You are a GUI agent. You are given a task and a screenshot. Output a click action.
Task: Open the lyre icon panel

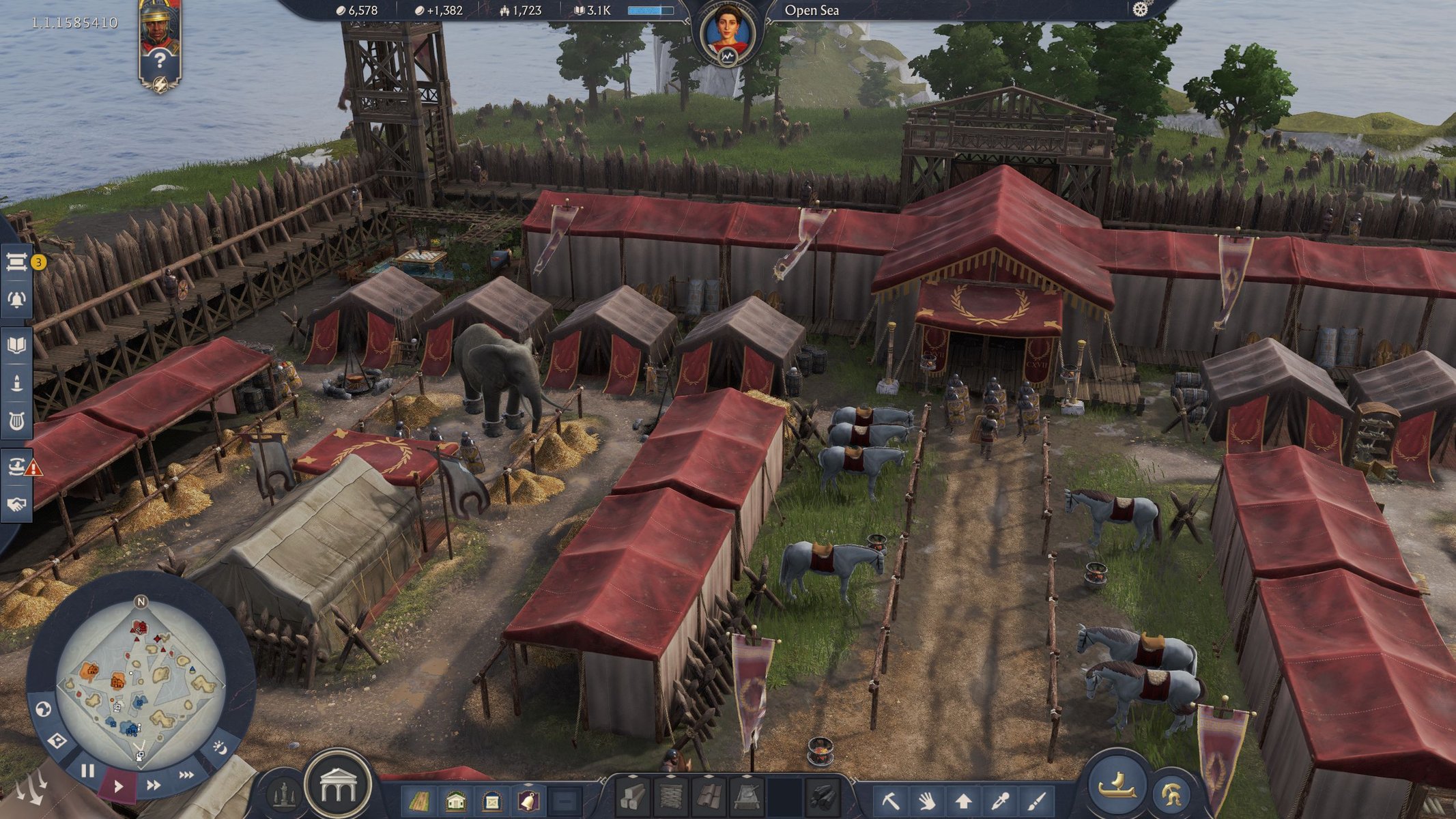(17, 421)
